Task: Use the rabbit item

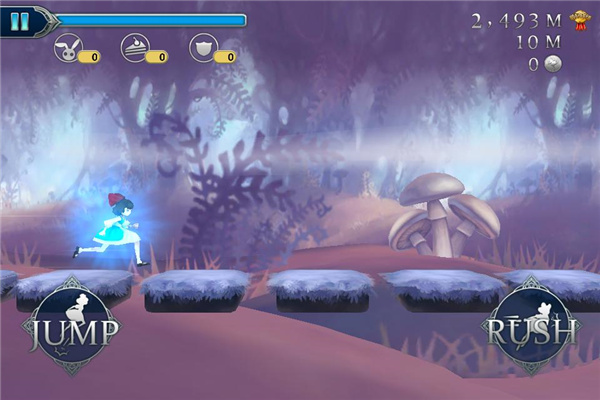Action: (x=67, y=50)
